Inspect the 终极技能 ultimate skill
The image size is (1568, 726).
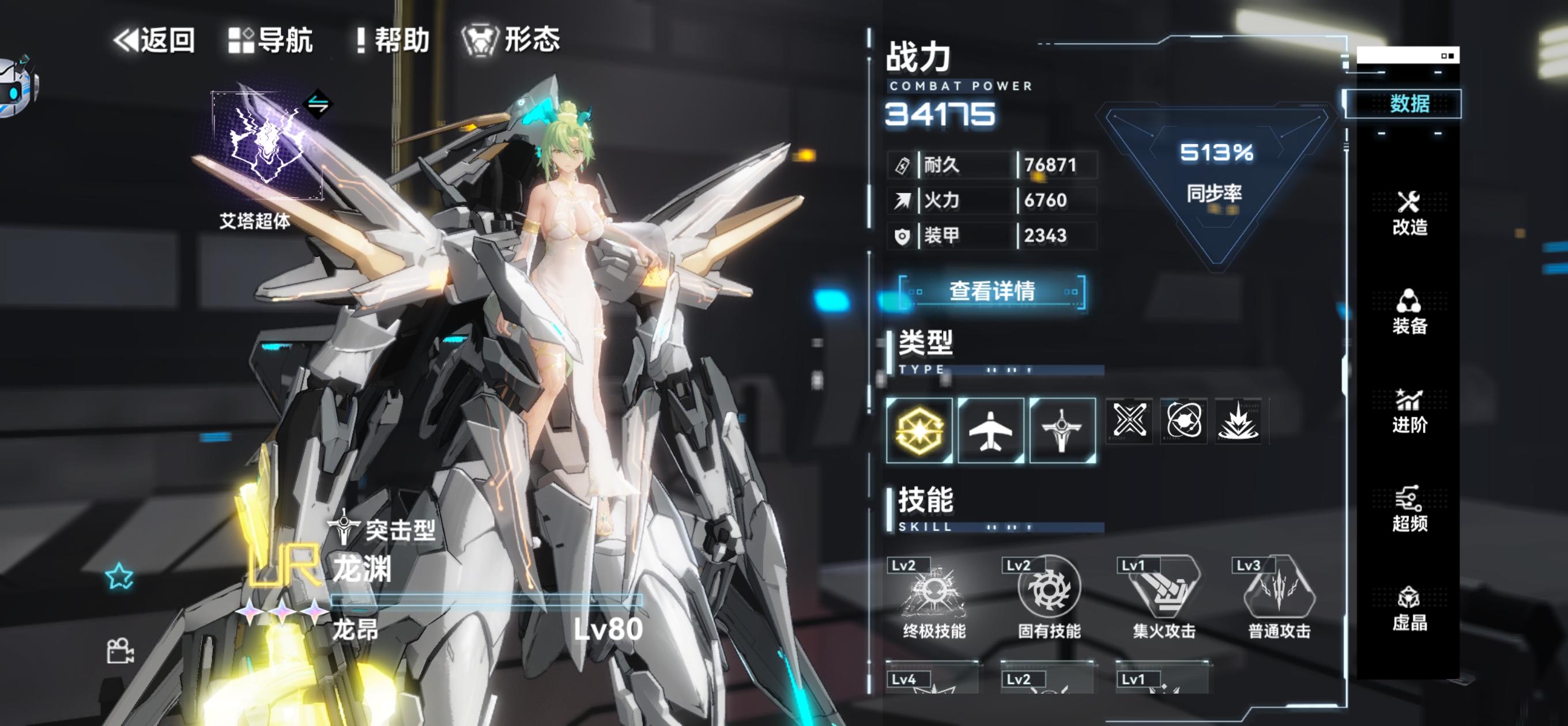[x=934, y=597]
